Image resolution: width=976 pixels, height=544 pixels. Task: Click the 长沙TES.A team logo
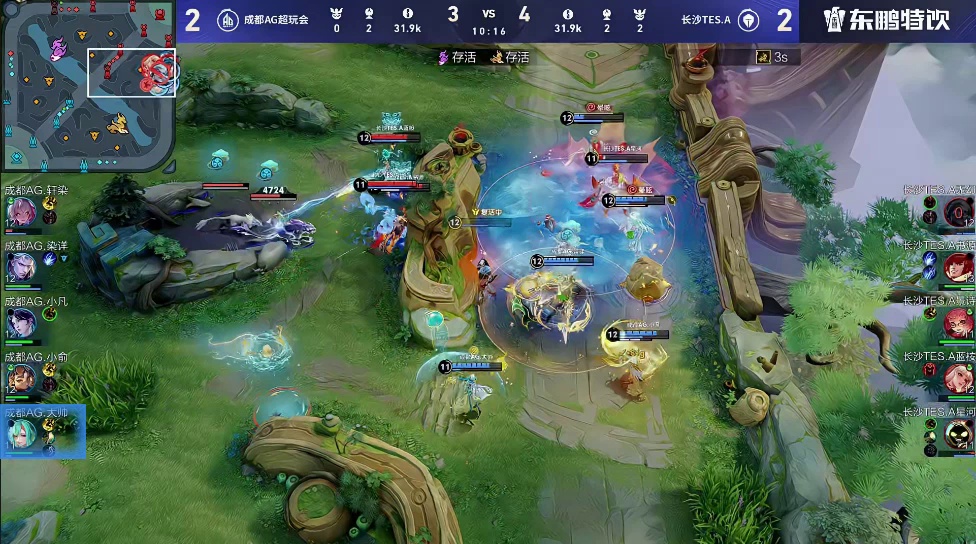pos(749,20)
